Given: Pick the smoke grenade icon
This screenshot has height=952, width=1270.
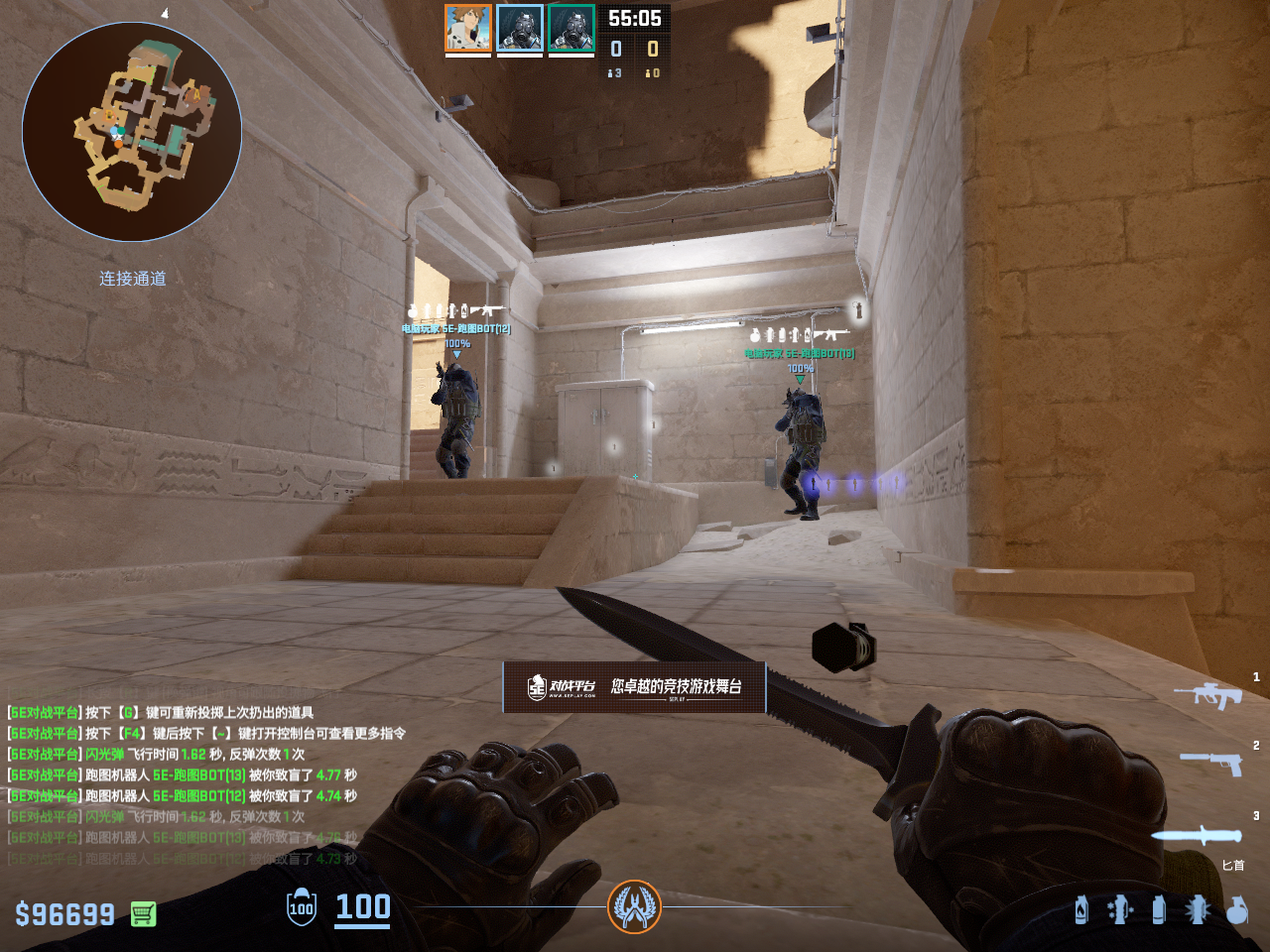Looking at the screenshot, I should [1159, 909].
